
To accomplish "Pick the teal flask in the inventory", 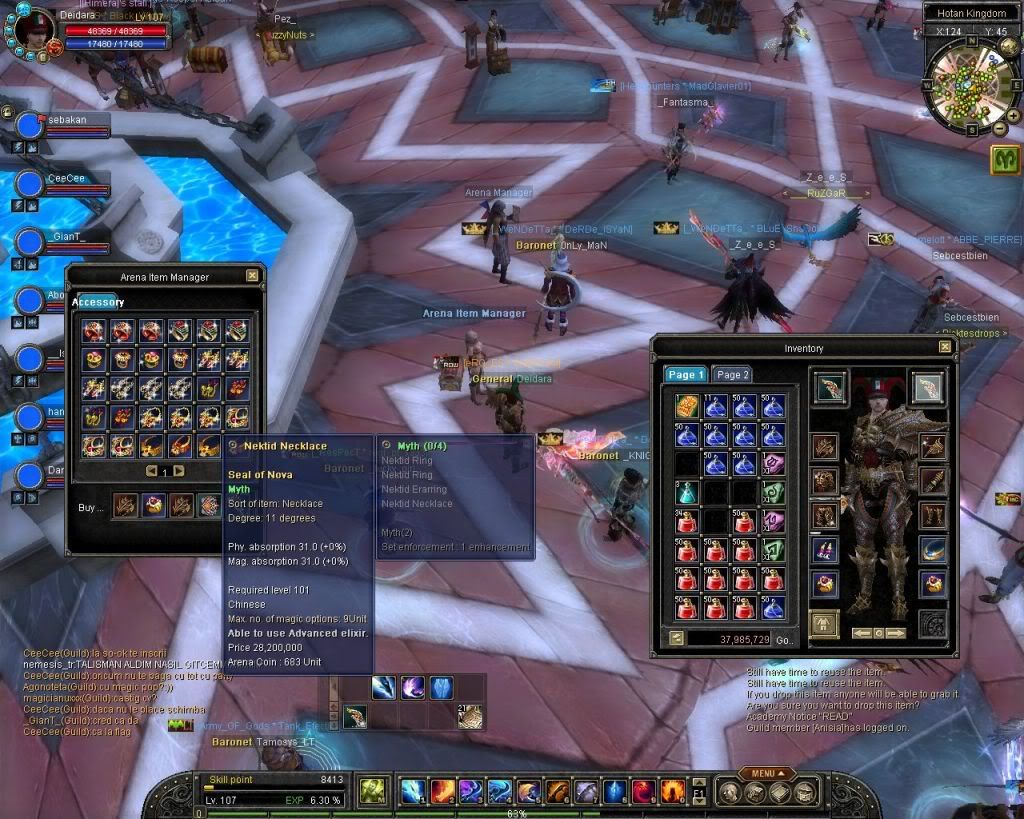I will click(686, 492).
